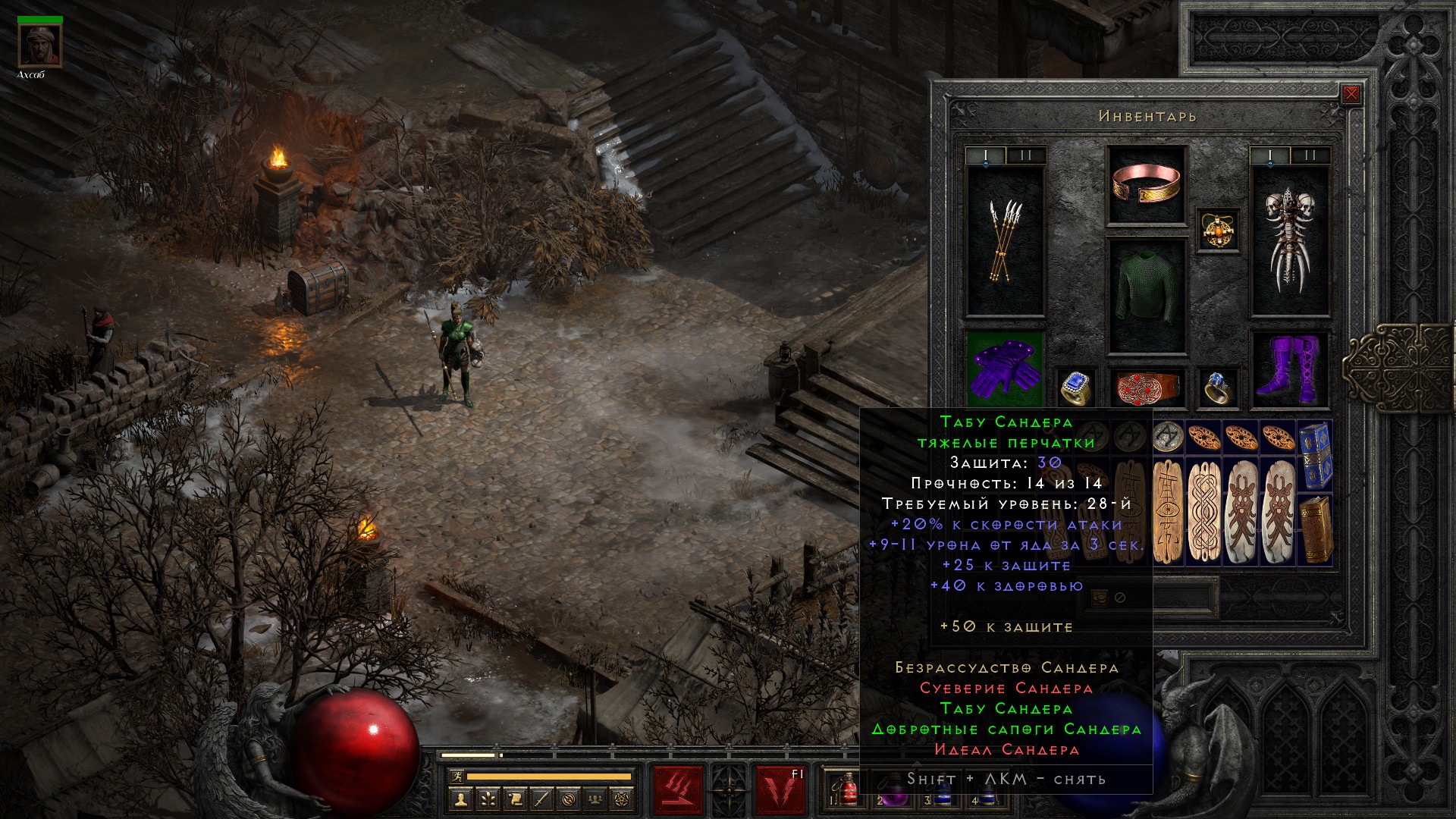This screenshot has height=819, width=1456.
Task: Open the skill tree button
Action: [x=488, y=799]
